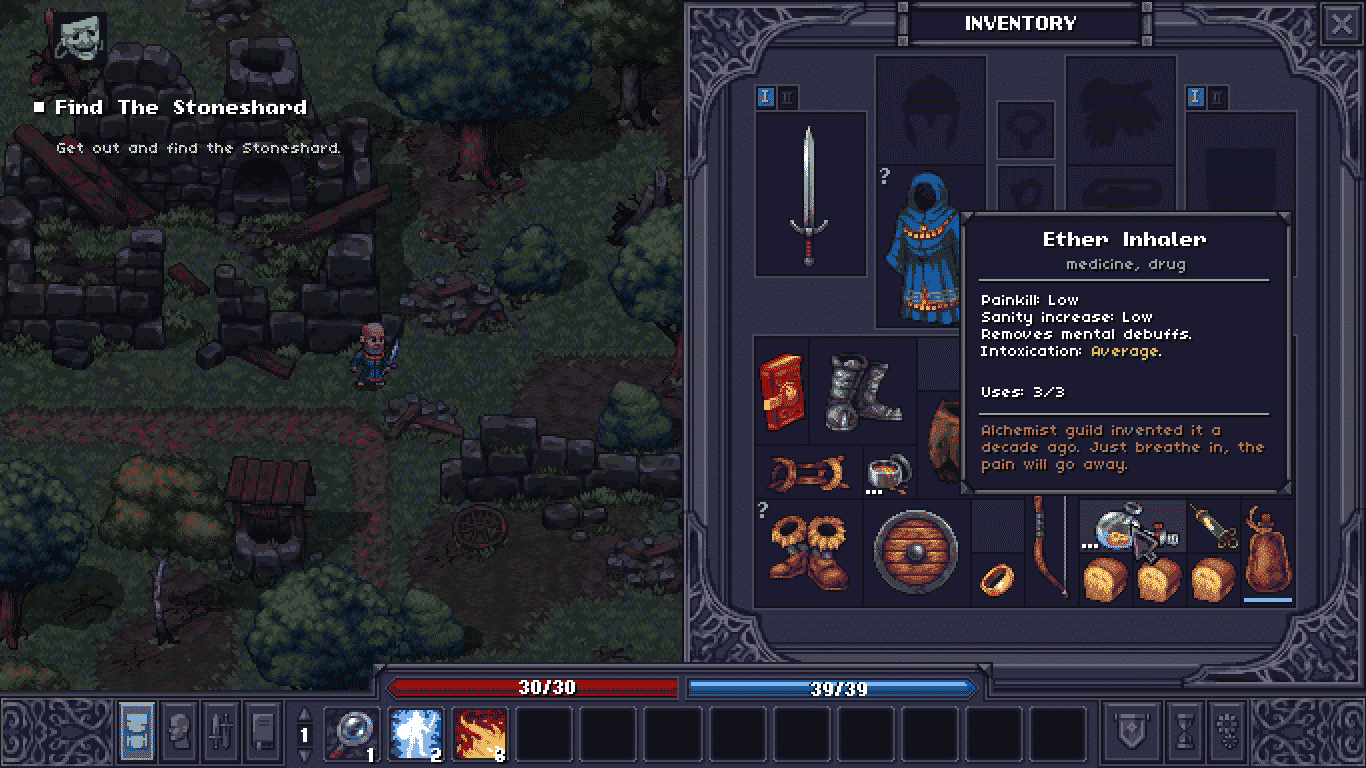Activate the glowing blue warrior ability
This screenshot has width=1366, height=768.
click(417, 735)
